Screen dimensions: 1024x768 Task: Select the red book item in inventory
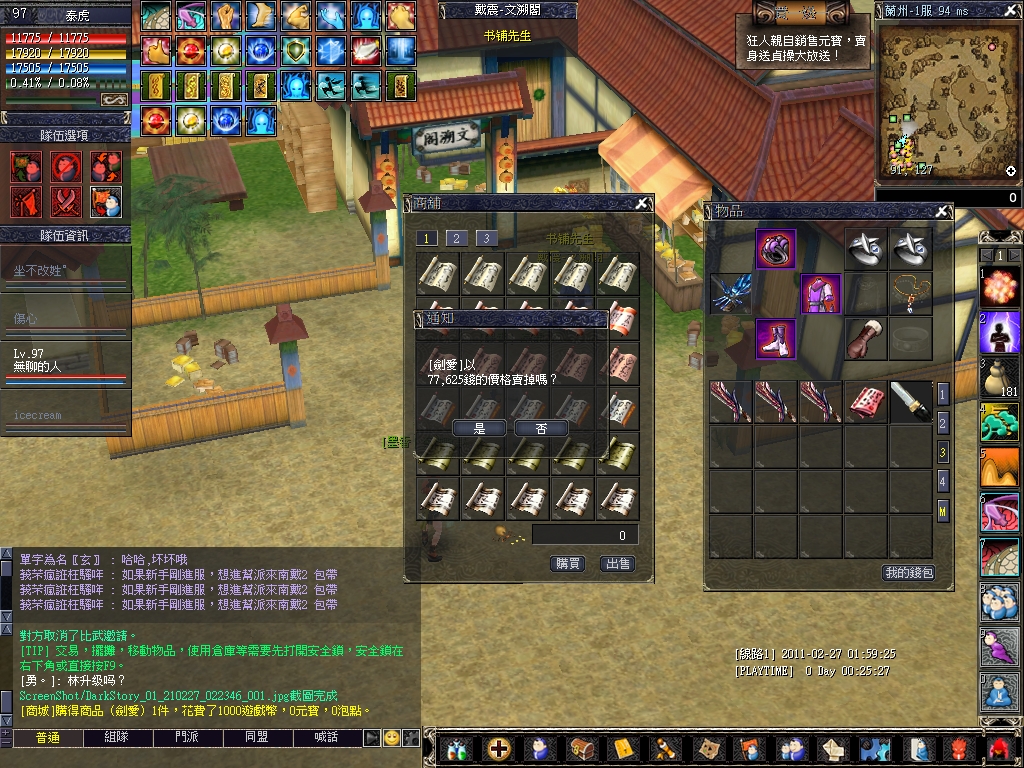click(865, 401)
